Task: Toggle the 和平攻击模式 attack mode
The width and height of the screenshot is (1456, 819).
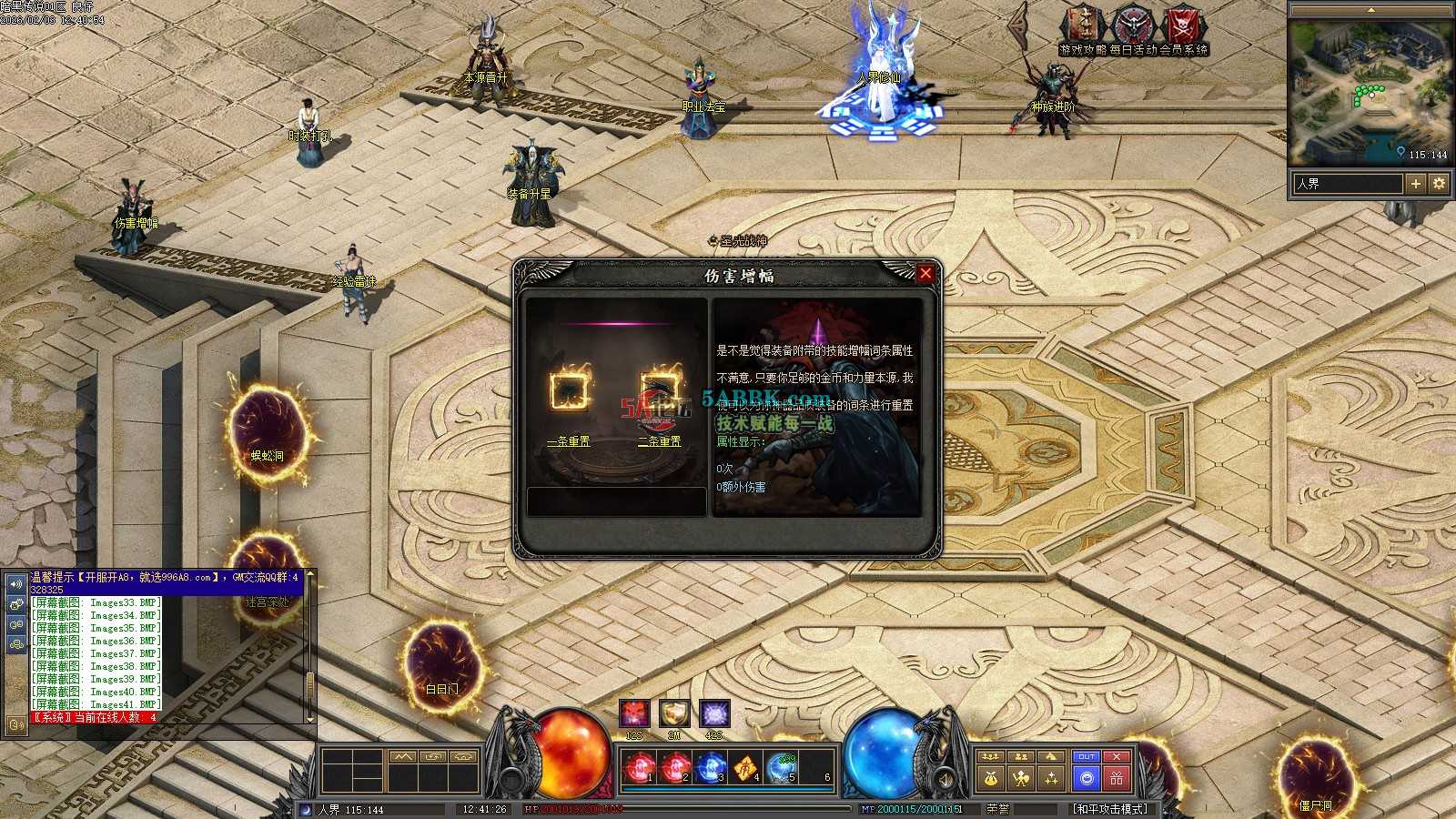Action: [x=1110, y=808]
